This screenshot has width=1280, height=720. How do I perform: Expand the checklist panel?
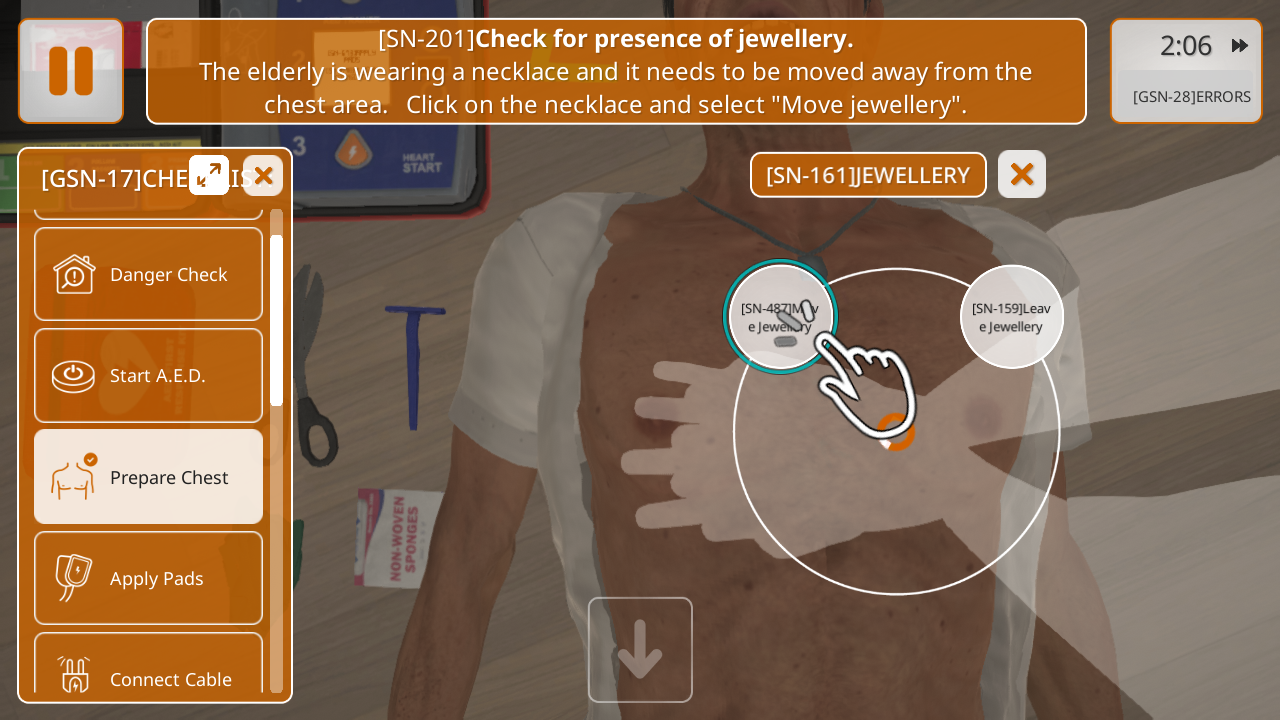click(x=209, y=175)
